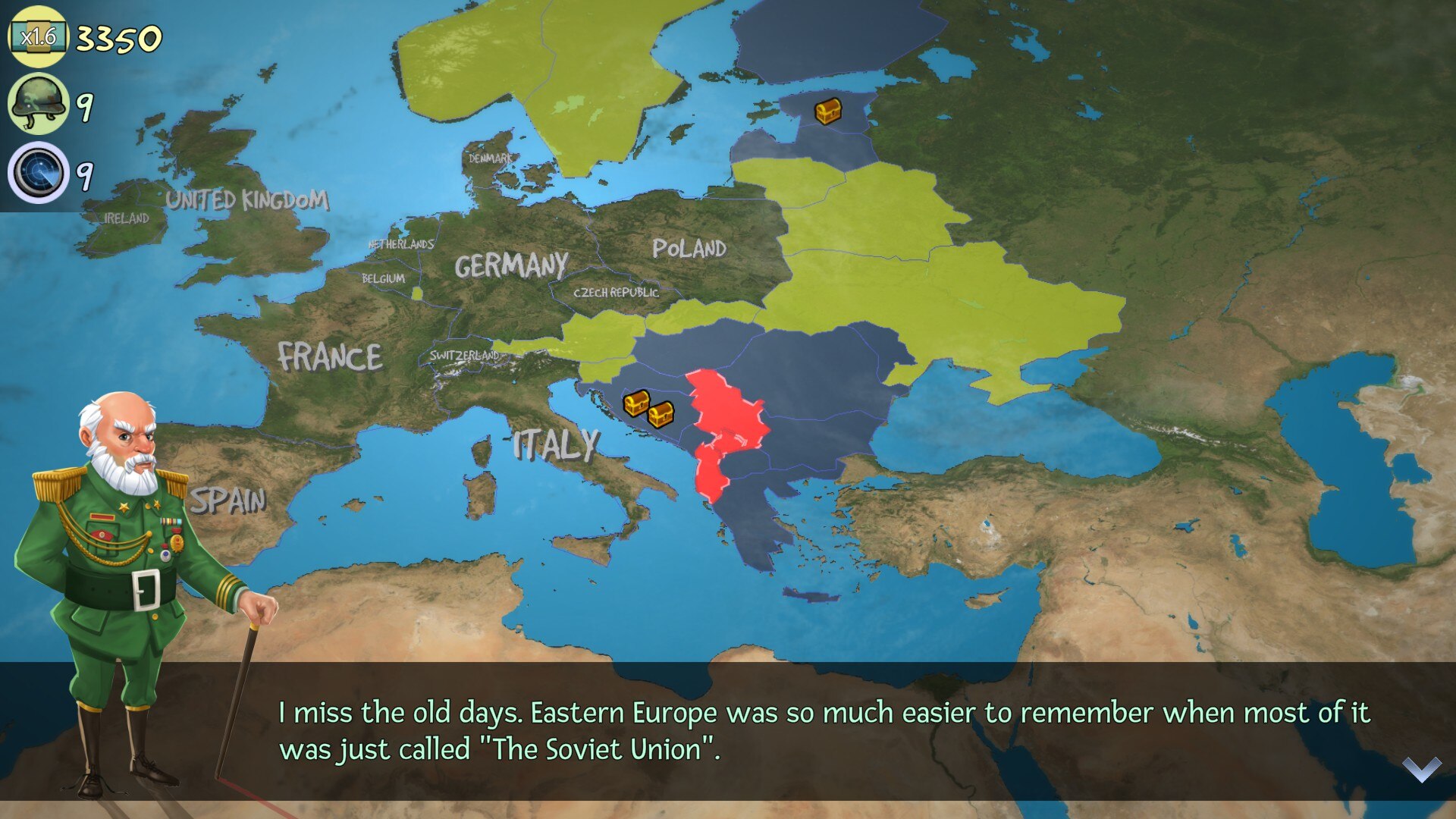Image resolution: width=1456 pixels, height=819 pixels.
Task: Open the treasure chest on the Baltic territory
Action: pos(827,111)
